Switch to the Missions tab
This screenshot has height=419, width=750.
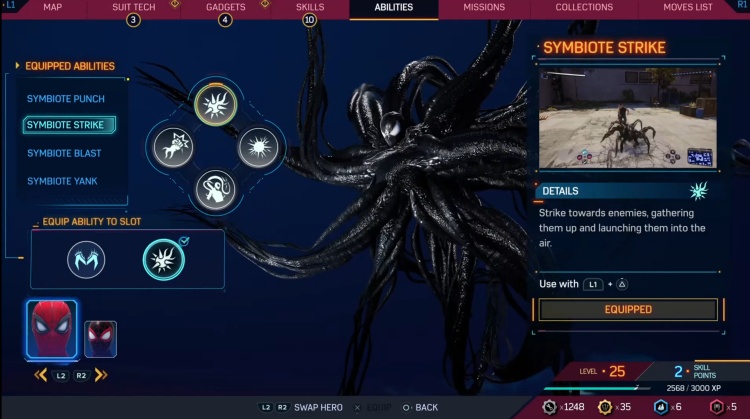[484, 8]
